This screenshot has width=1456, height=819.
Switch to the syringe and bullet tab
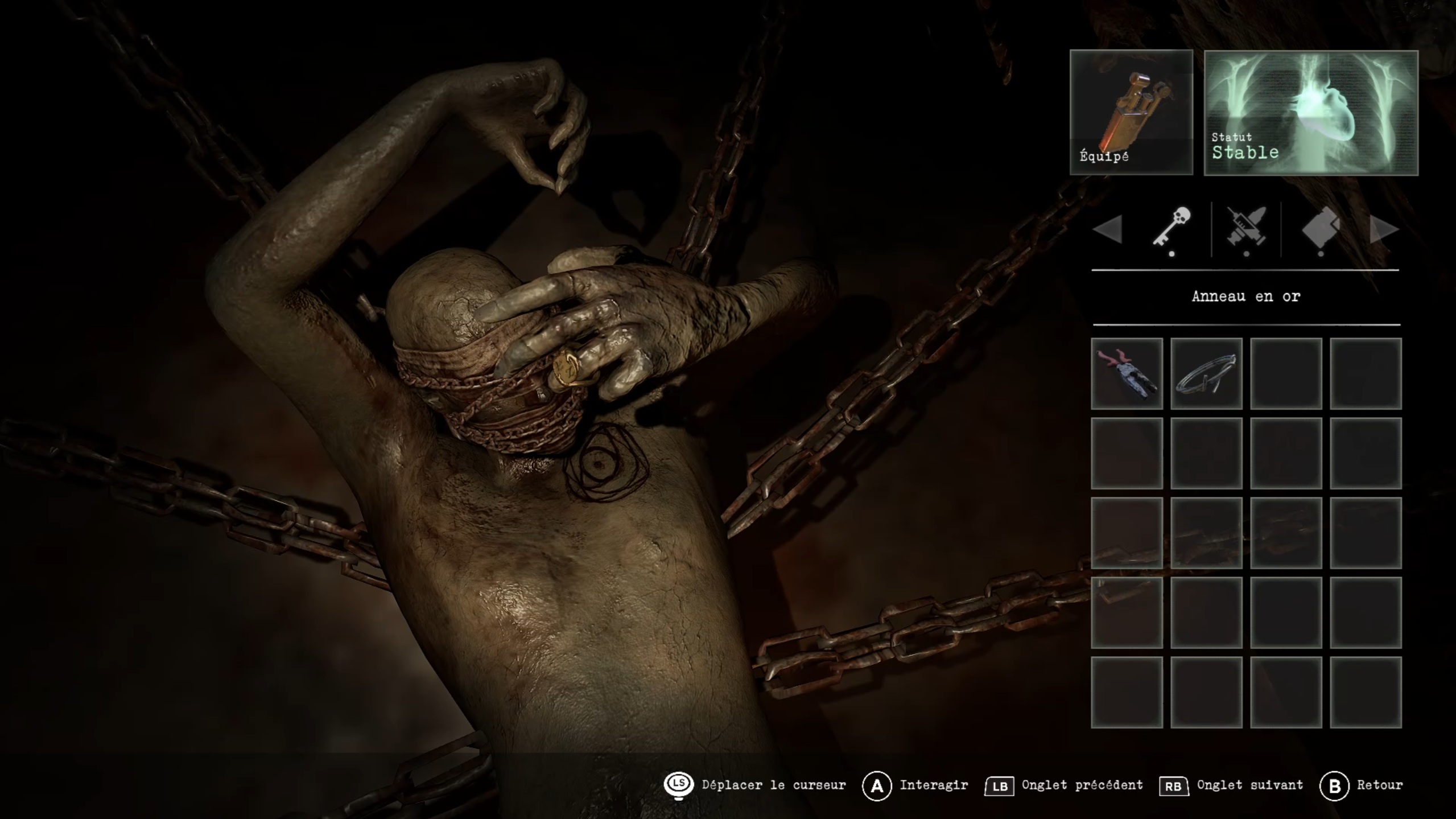[x=1246, y=228]
